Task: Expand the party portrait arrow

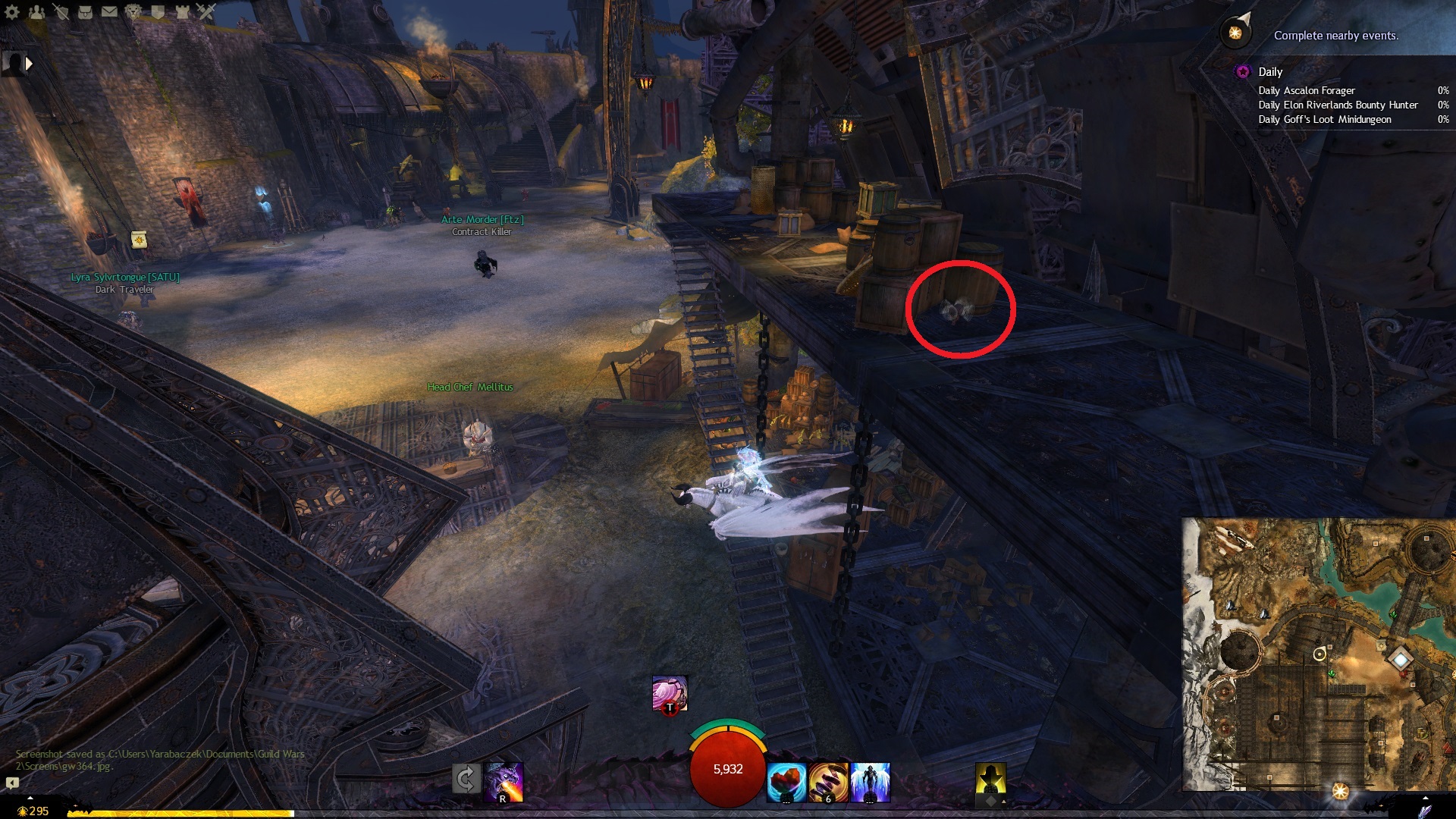Action: point(30,64)
